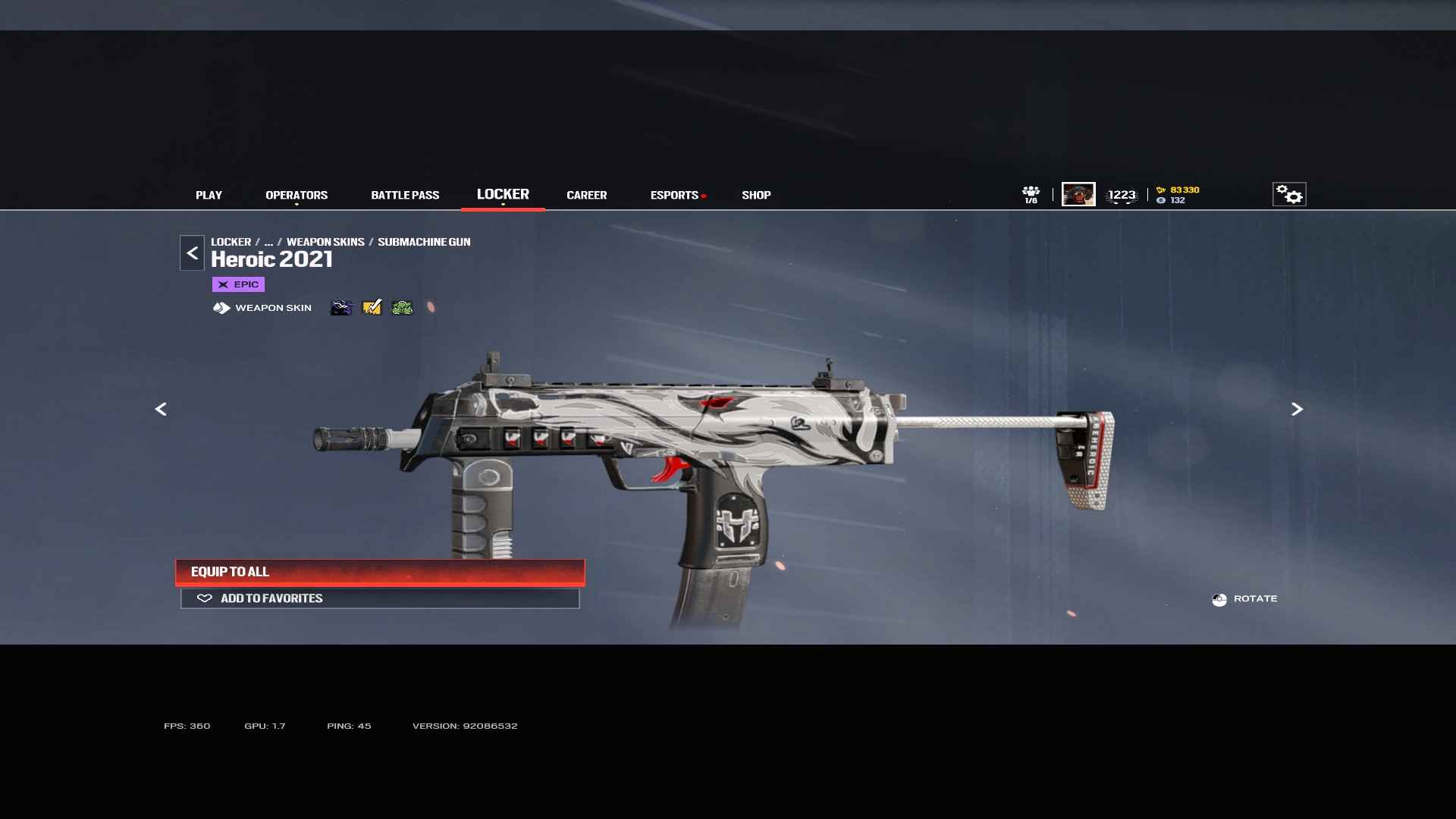This screenshot has width=1456, height=819.
Task: Select the Locker tab
Action: point(503,194)
